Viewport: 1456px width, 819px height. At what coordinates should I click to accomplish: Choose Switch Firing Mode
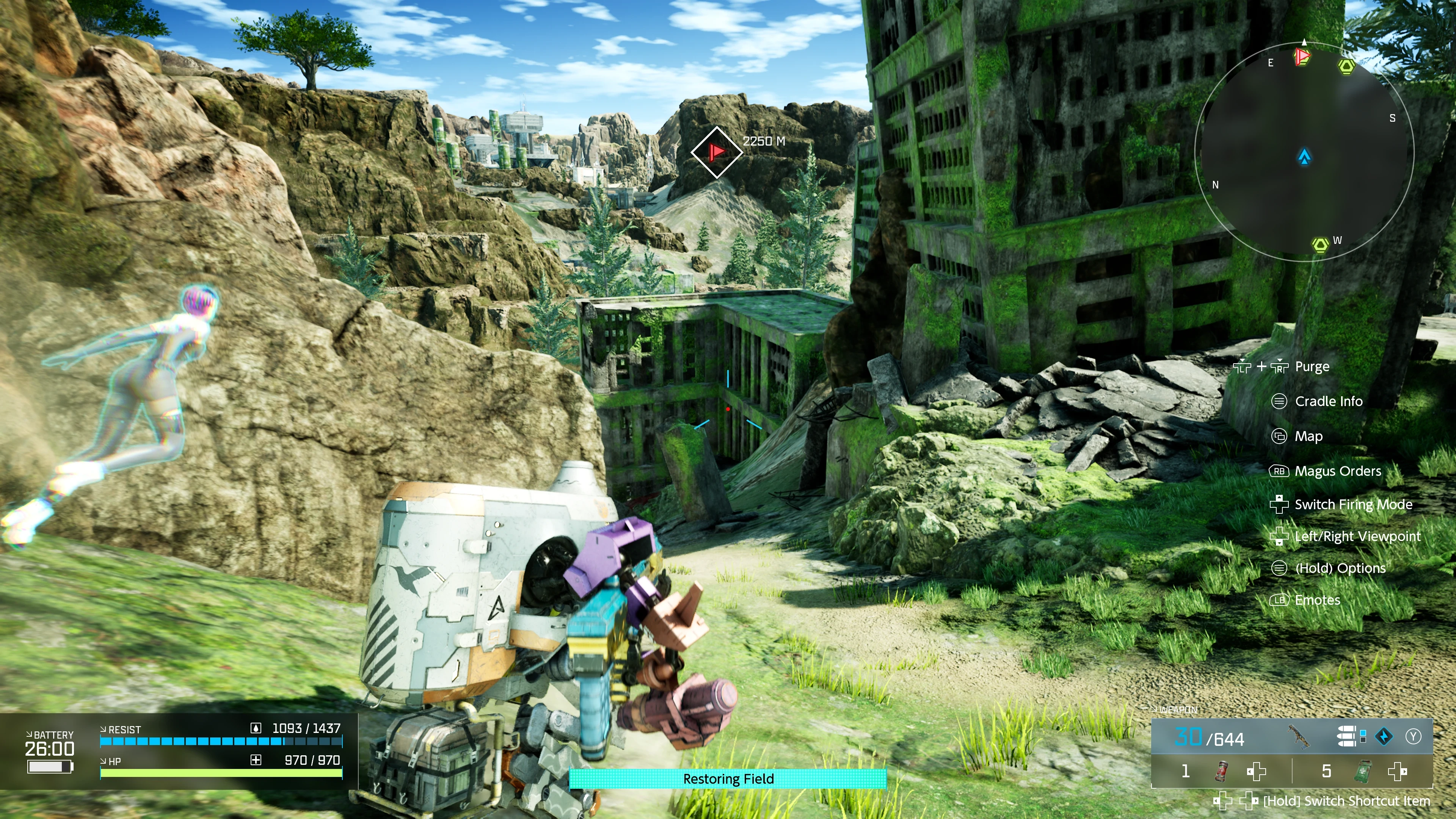[x=1353, y=504]
